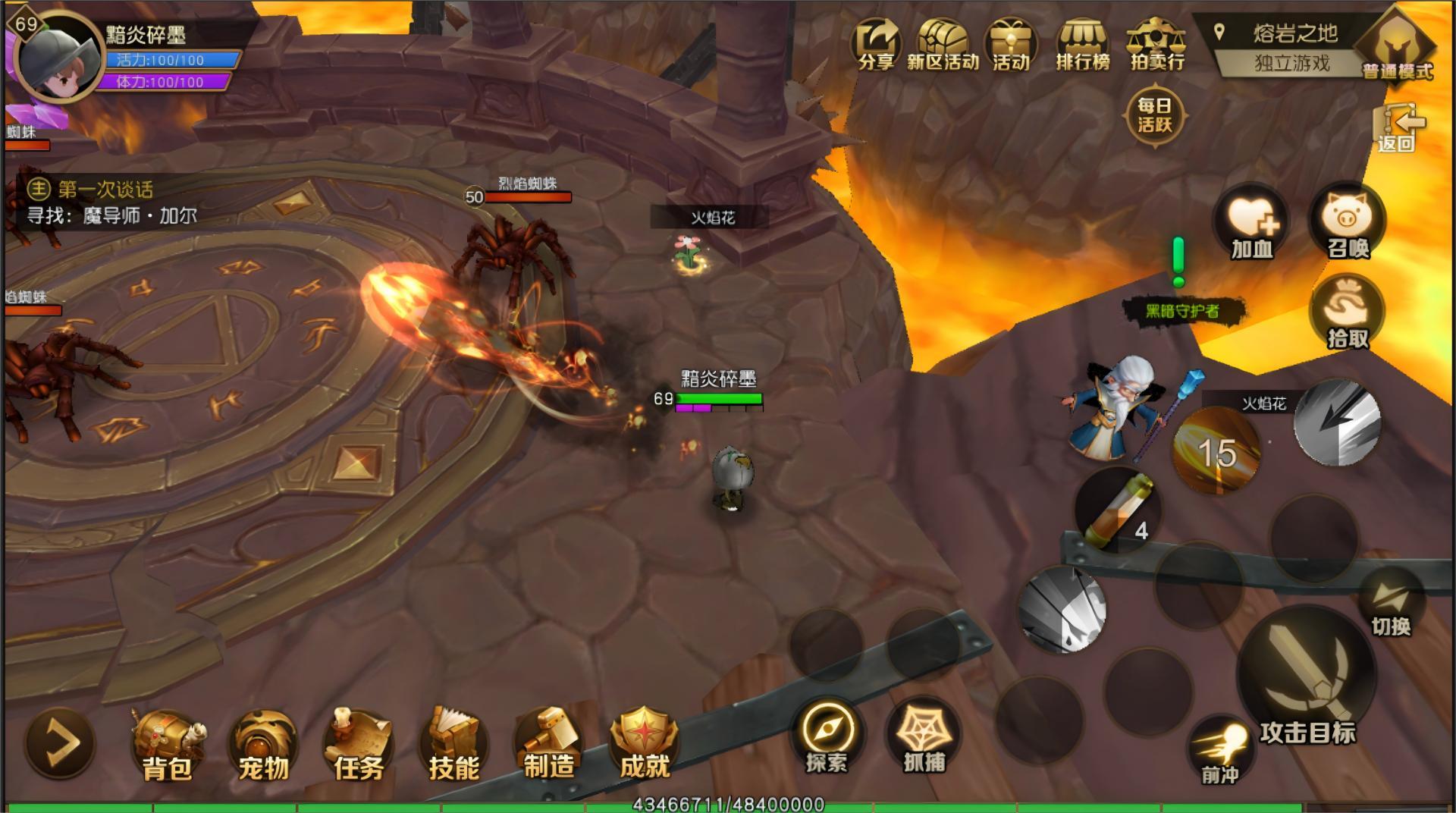The width and height of the screenshot is (1456, 813).
Task: Collapse the bottom menu with arrow button
Action: [x=60, y=742]
